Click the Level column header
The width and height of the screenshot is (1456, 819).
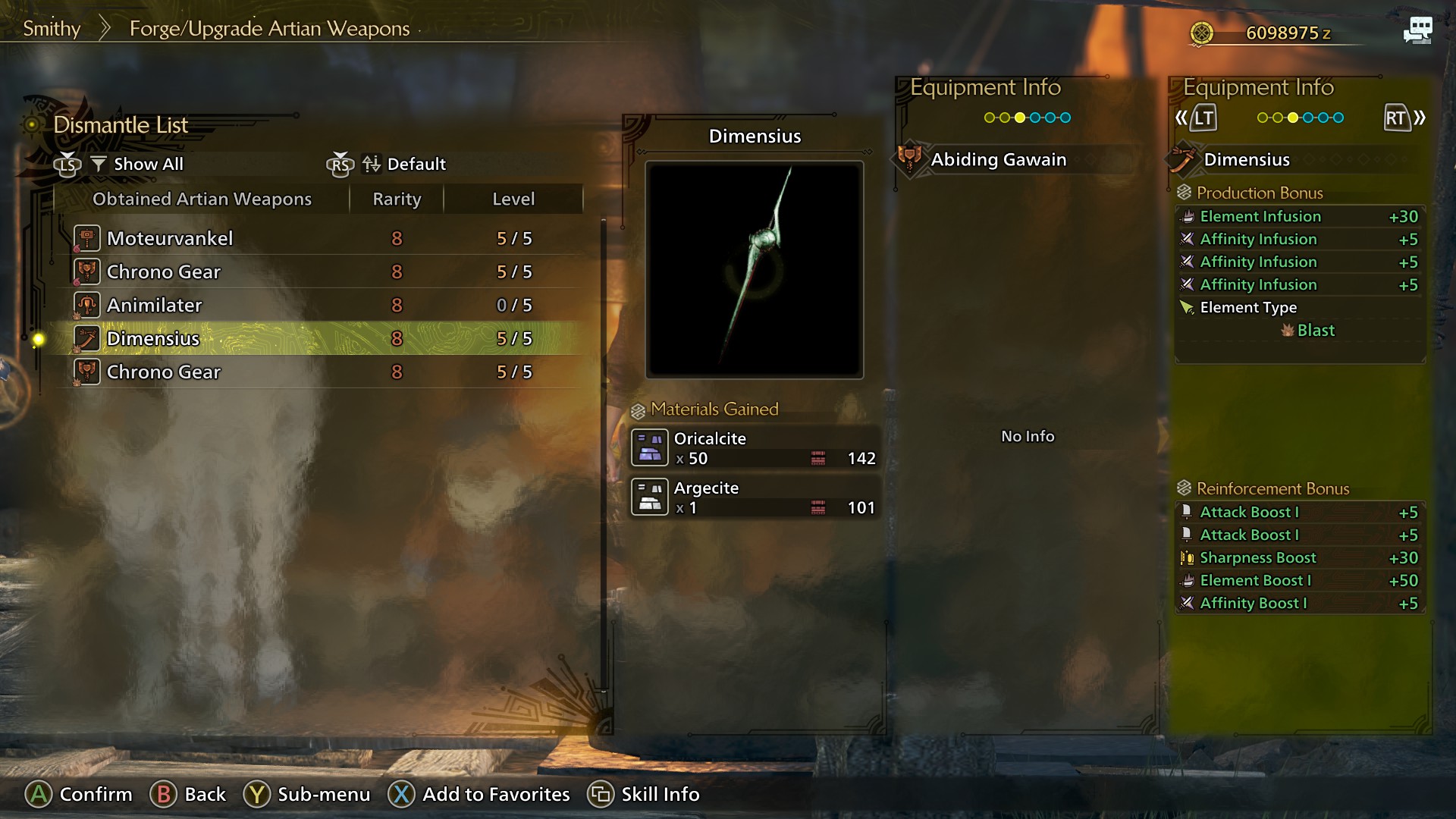click(x=513, y=199)
